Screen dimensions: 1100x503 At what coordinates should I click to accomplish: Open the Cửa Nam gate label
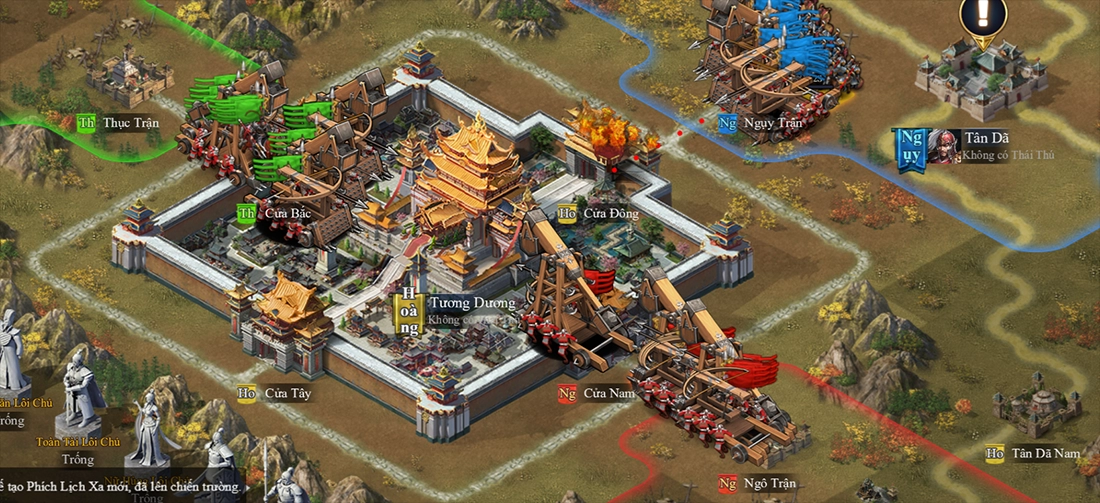click(x=609, y=393)
